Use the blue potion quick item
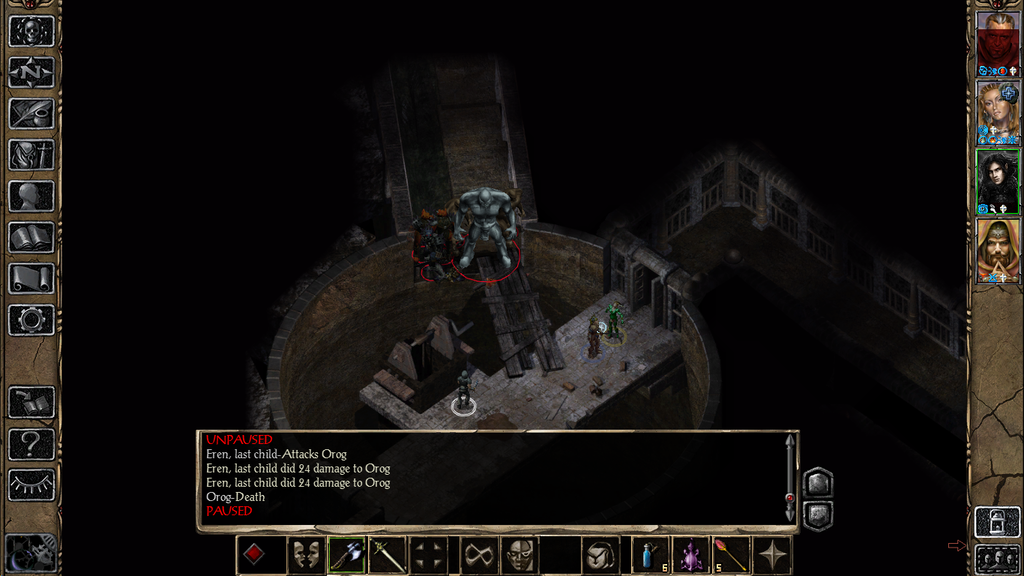The width and height of the screenshot is (1024, 576). pyautogui.click(x=650, y=555)
